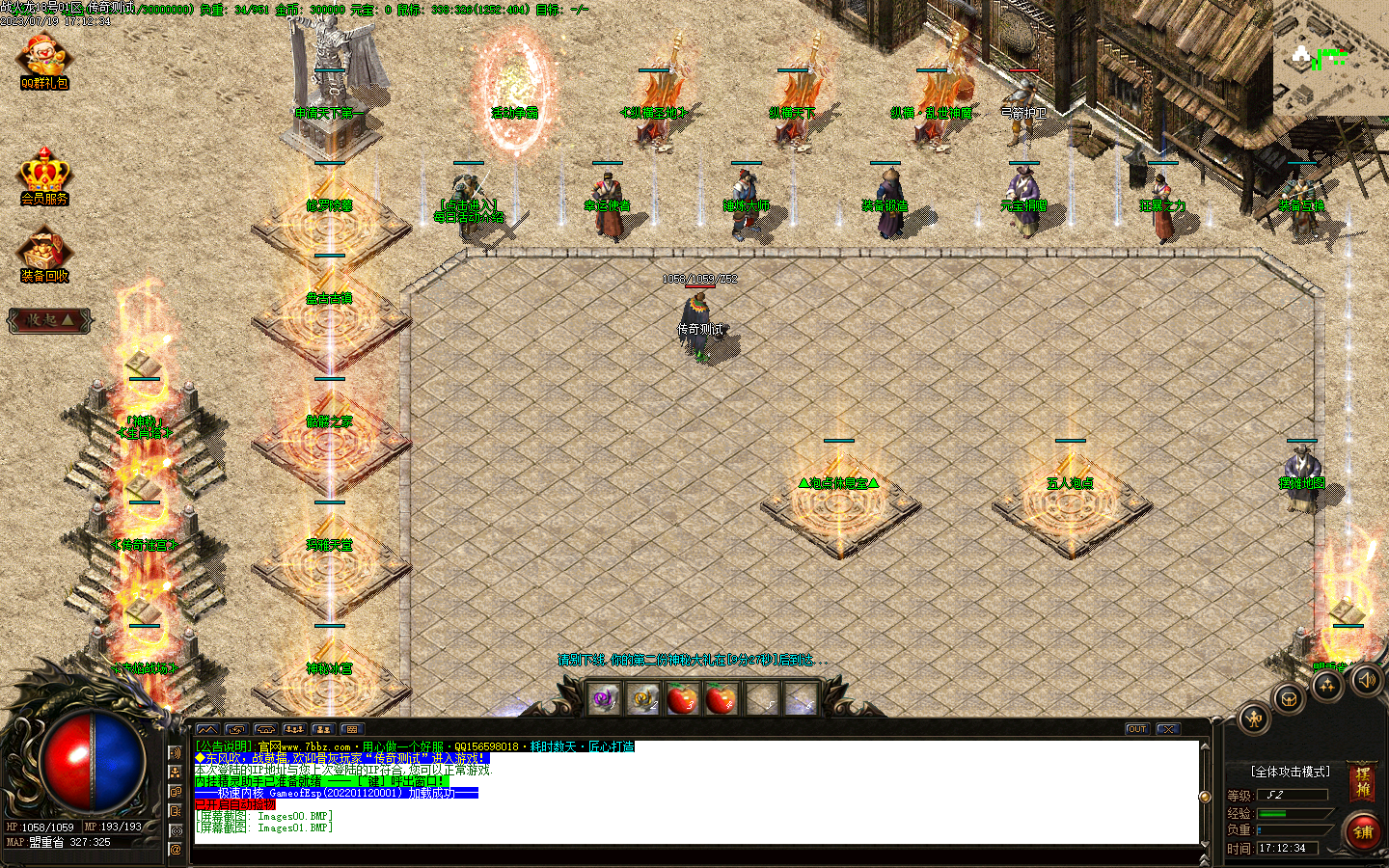Mute game audio with the speaker icon
This screenshot has width=1389, height=868.
tap(1366, 681)
